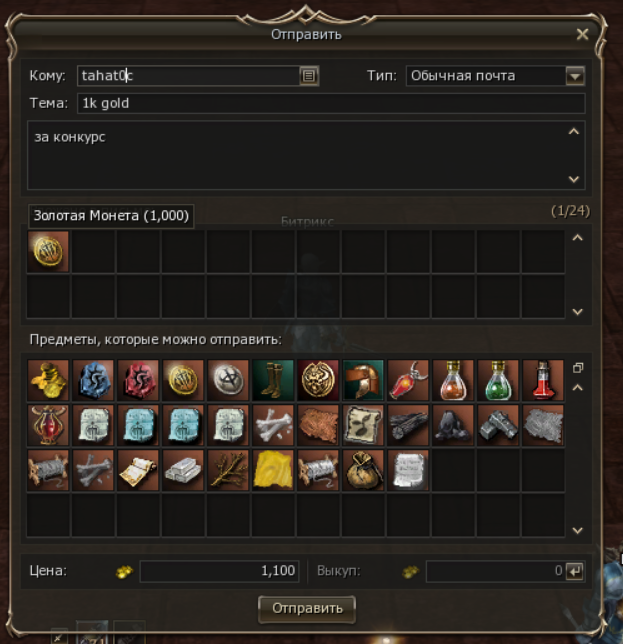This screenshot has height=644, width=623.
Task: Click the 'Отправить' send button
Action: [307, 607]
